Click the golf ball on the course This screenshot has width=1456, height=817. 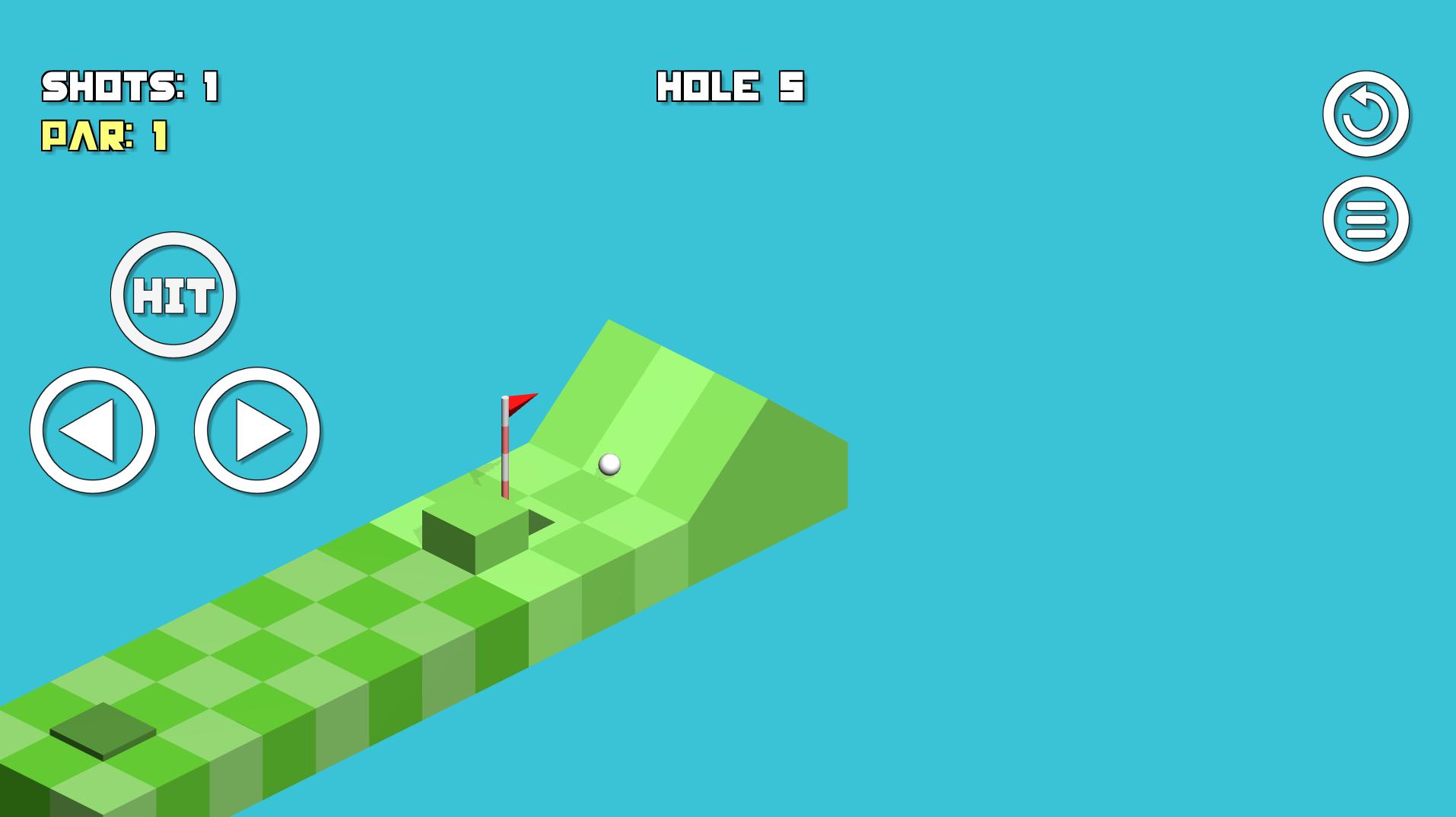tap(608, 464)
